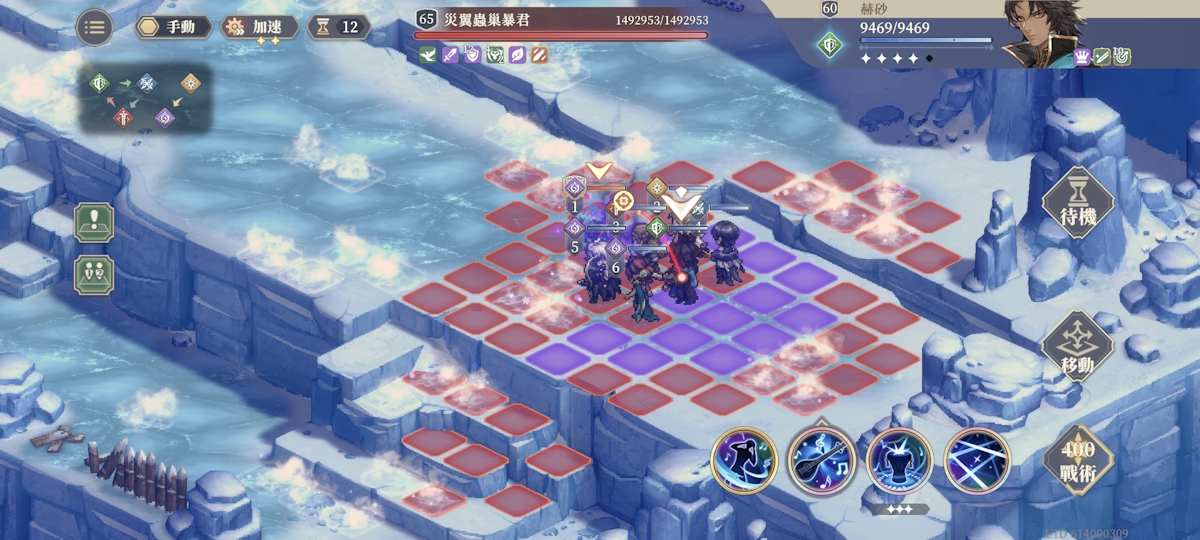Image resolution: width=1200 pixels, height=540 pixels.
Task: Tap the green class emblem beside 赫砂
Action: (x=829, y=44)
